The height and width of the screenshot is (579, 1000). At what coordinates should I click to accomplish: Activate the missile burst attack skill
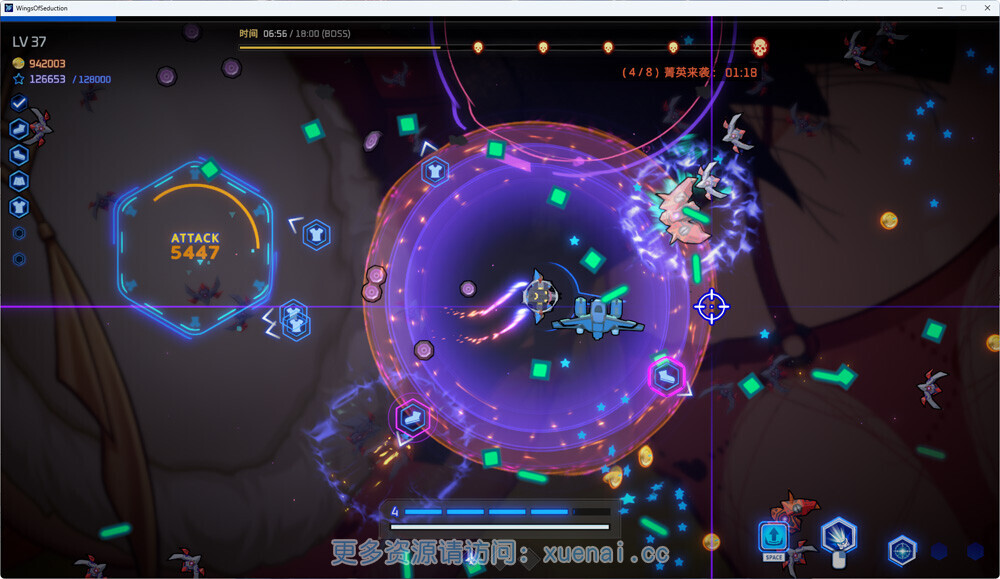pyautogui.click(x=838, y=538)
